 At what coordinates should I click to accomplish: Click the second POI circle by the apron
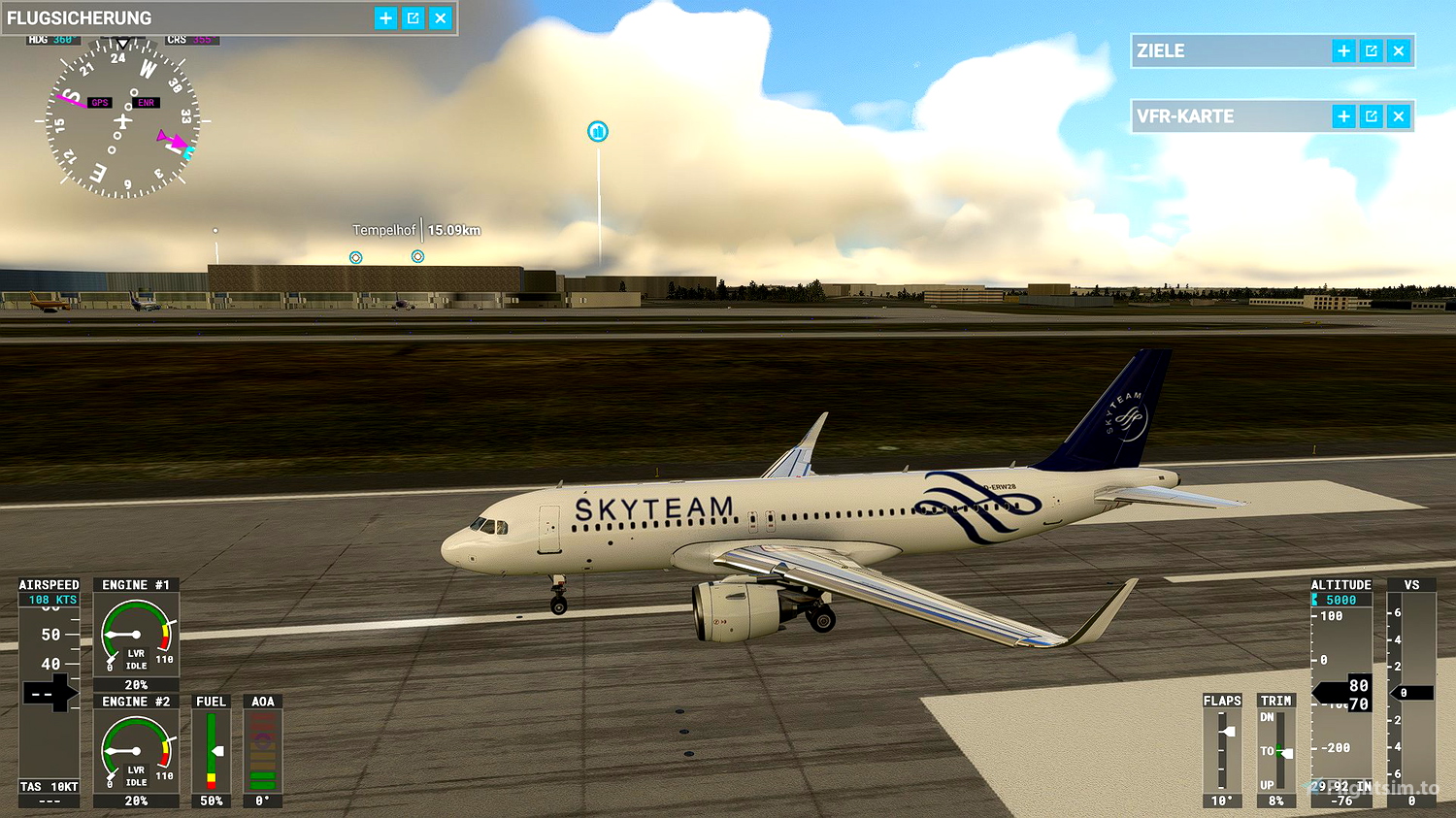tap(418, 255)
